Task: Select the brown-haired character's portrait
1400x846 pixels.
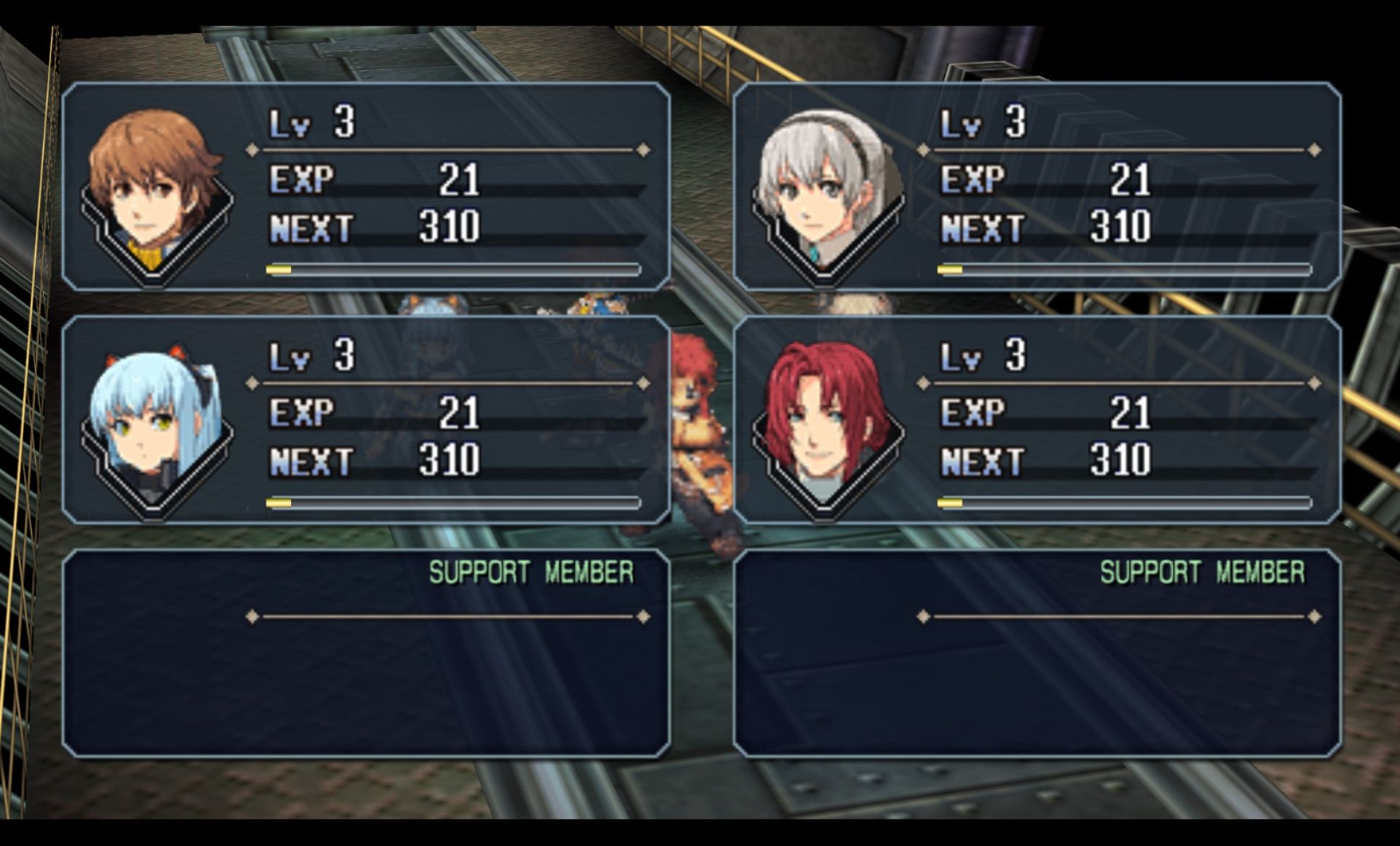Action: pyautogui.click(x=155, y=190)
